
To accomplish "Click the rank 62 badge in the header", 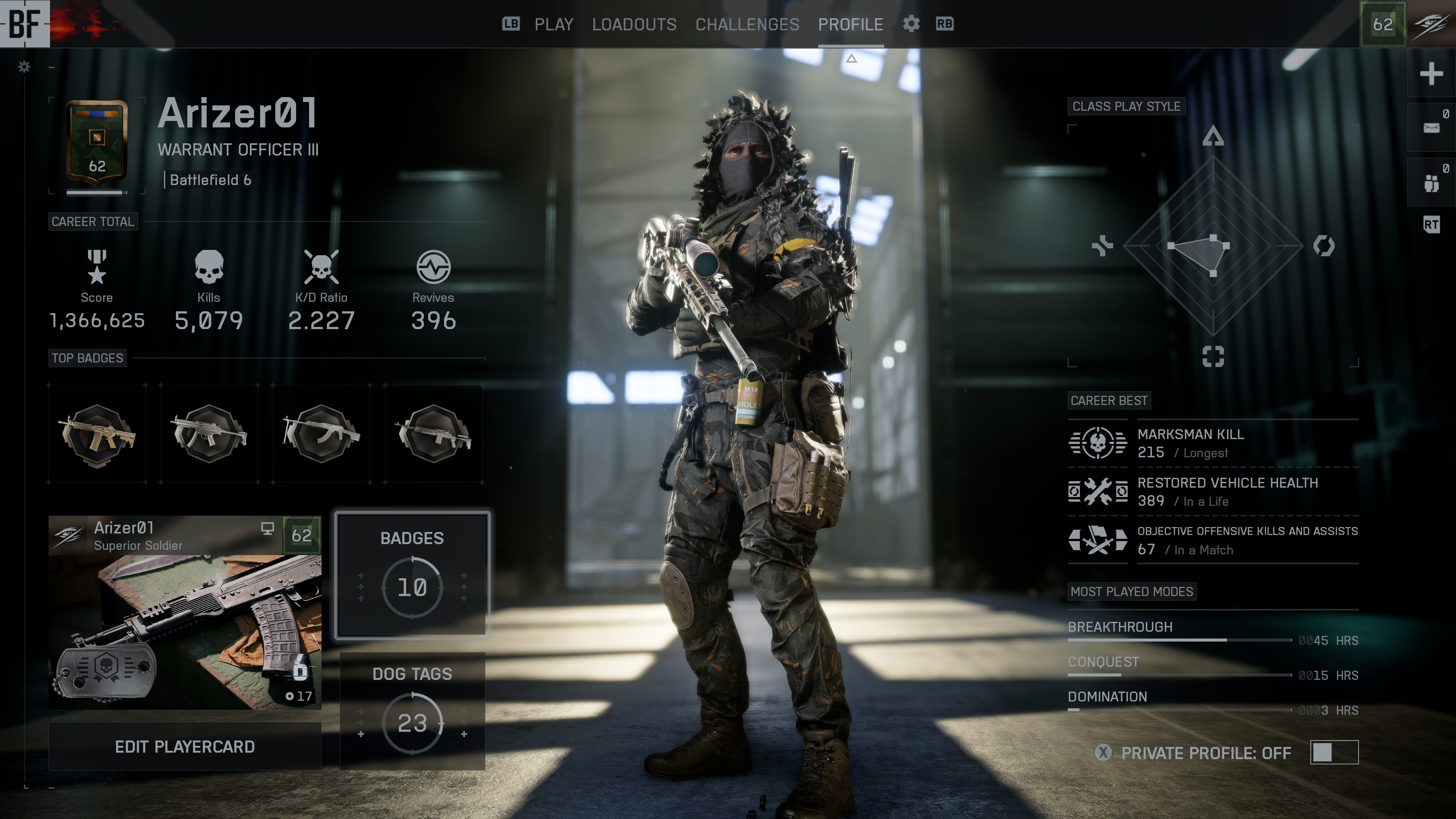I will (1382, 24).
